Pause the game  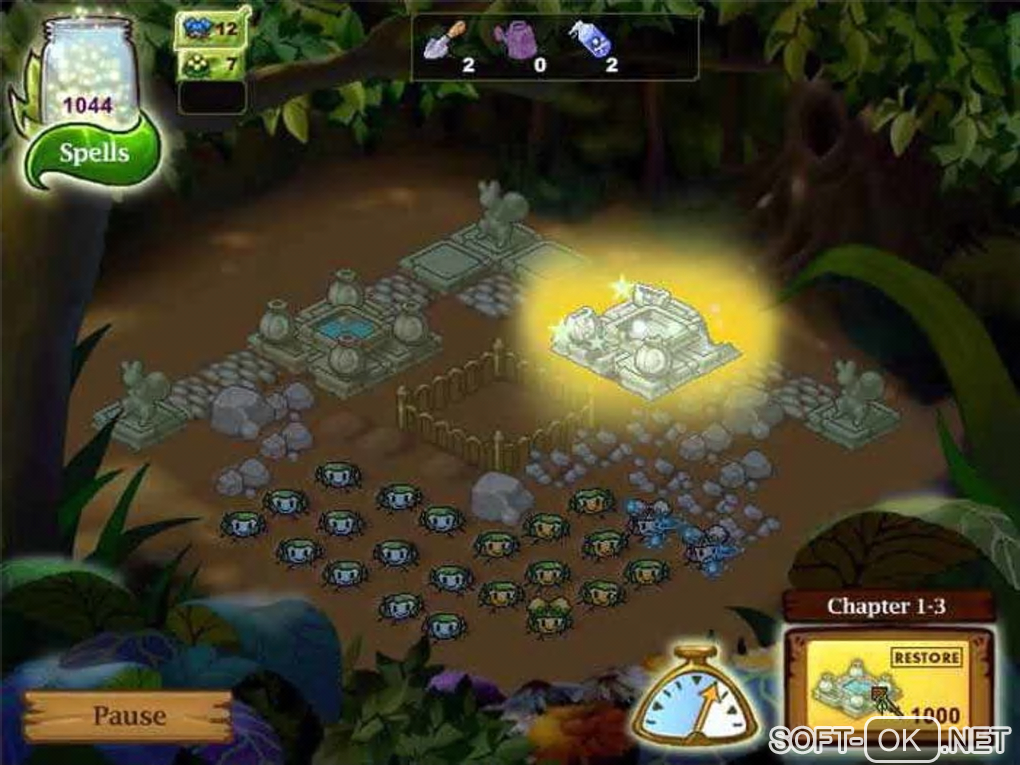pyautogui.click(x=129, y=716)
